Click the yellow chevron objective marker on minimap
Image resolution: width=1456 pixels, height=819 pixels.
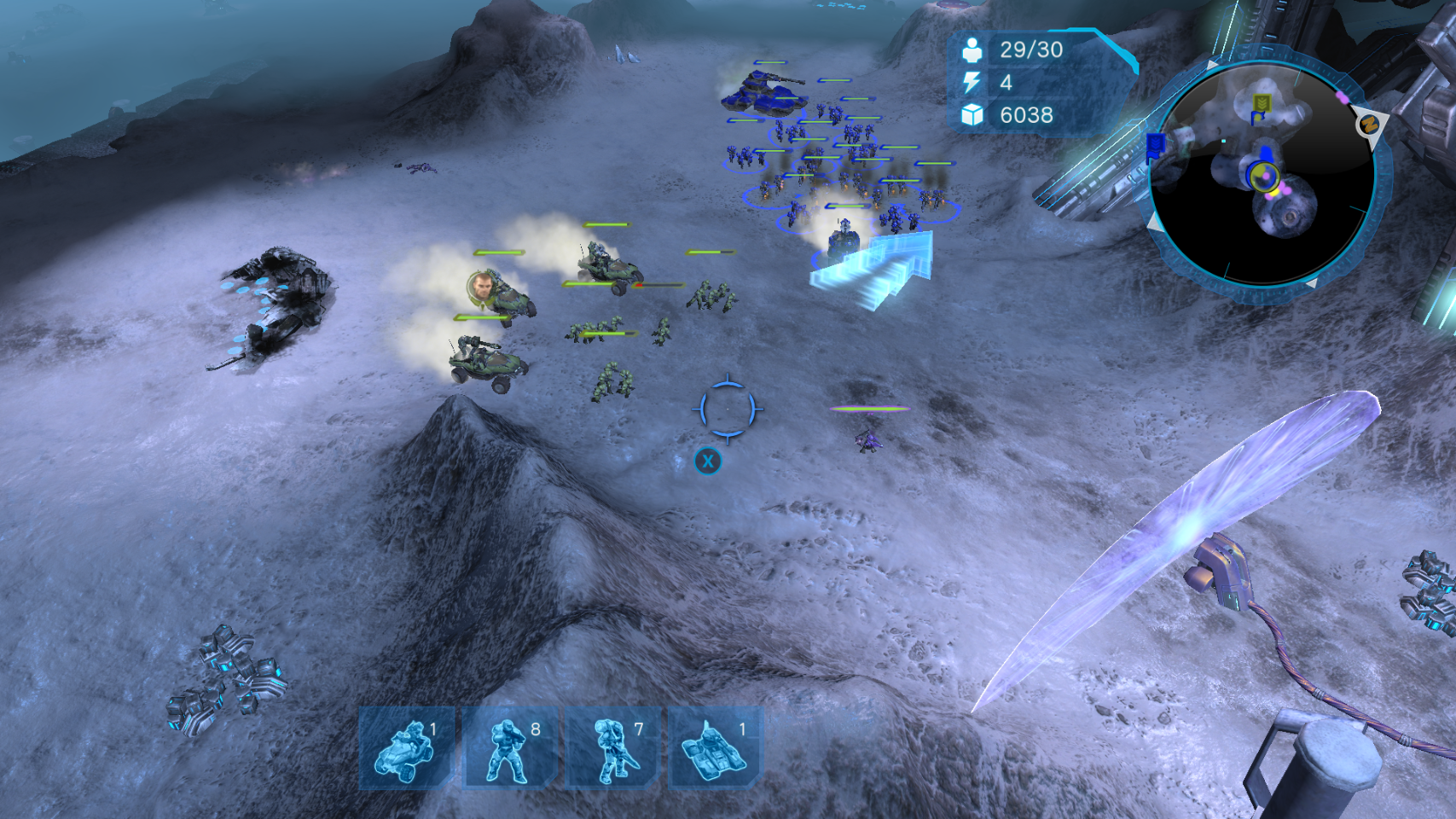point(1262,103)
